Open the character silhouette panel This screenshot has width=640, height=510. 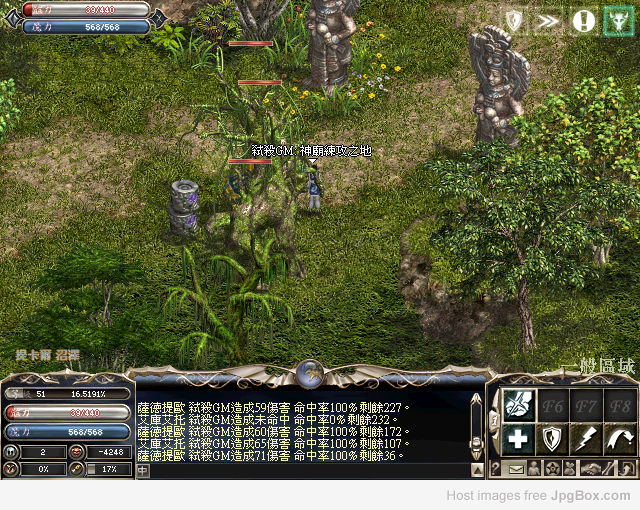pos(533,468)
